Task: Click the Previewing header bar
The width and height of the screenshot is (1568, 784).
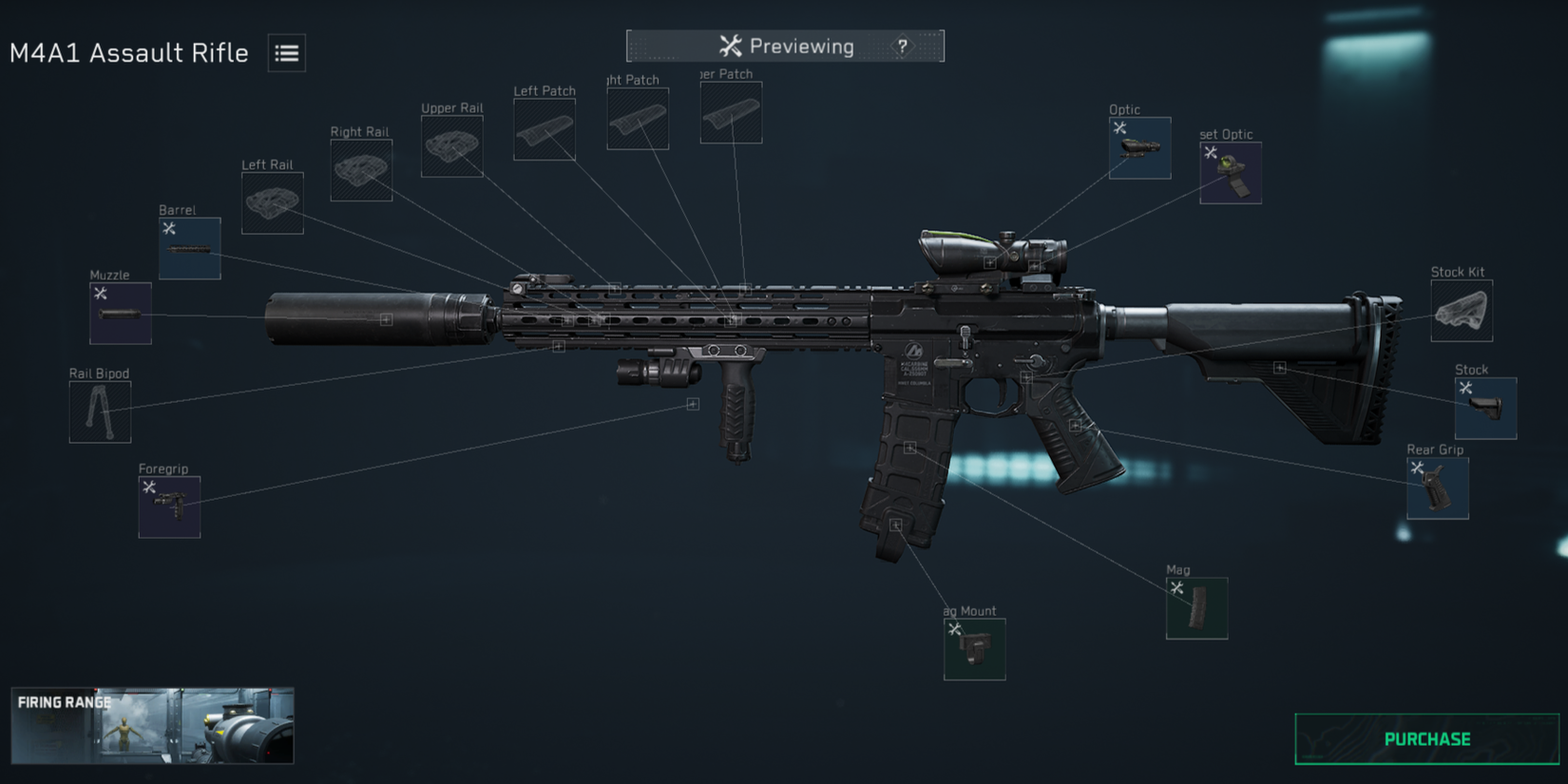Action: coord(785,45)
